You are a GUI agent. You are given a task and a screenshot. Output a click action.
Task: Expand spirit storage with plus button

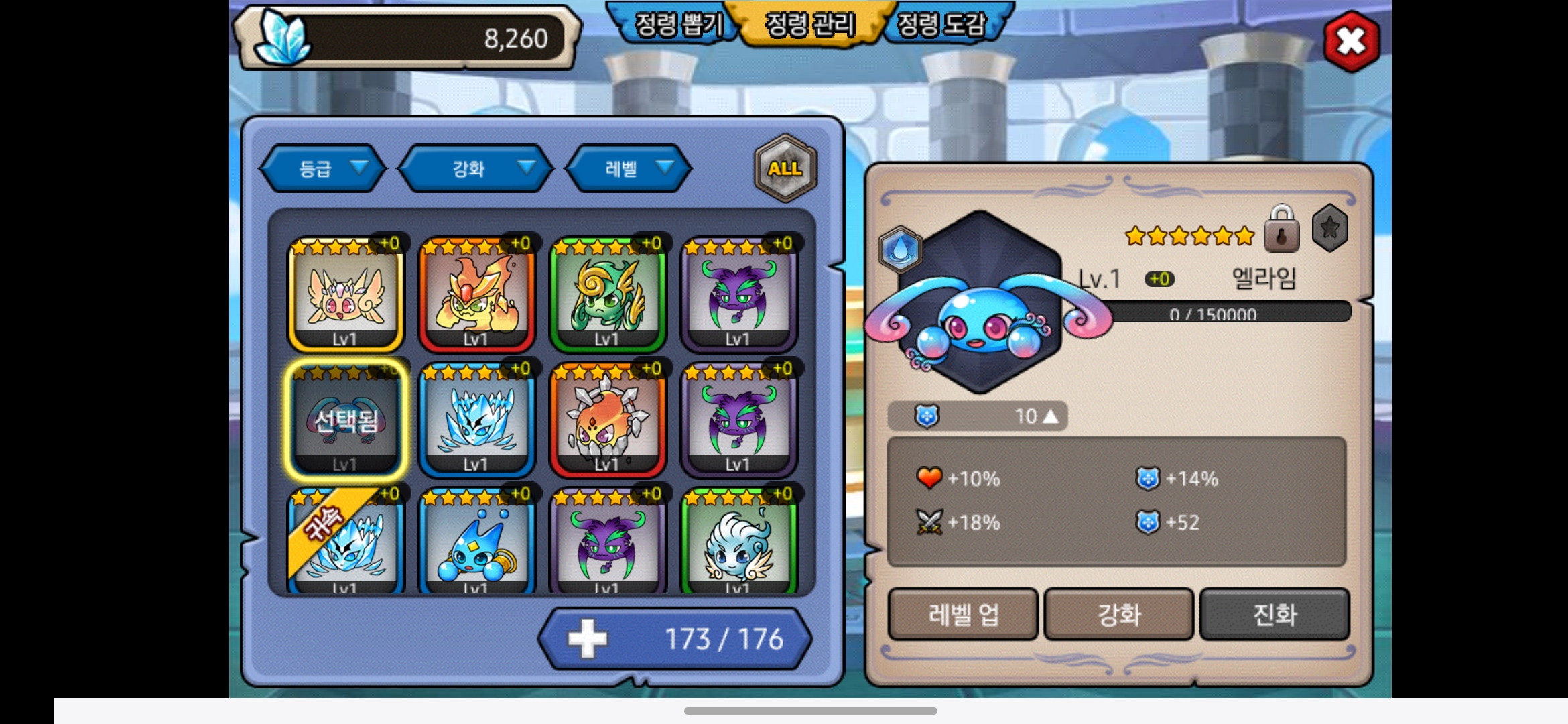coord(587,639)
